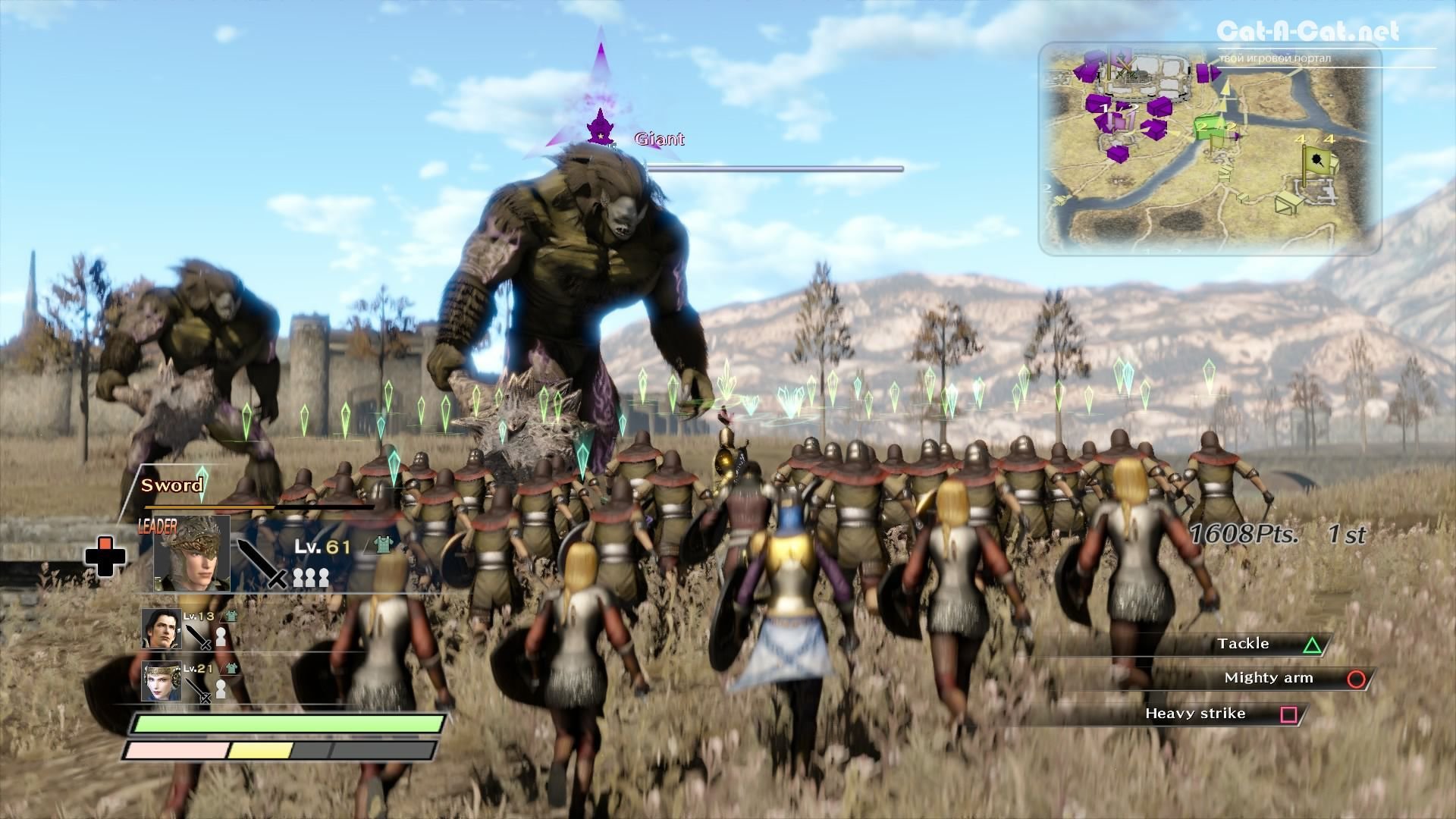1456x819 pixels.
Task: Switch to the Lv. 13 unit portrait
Action: point(161,629)
